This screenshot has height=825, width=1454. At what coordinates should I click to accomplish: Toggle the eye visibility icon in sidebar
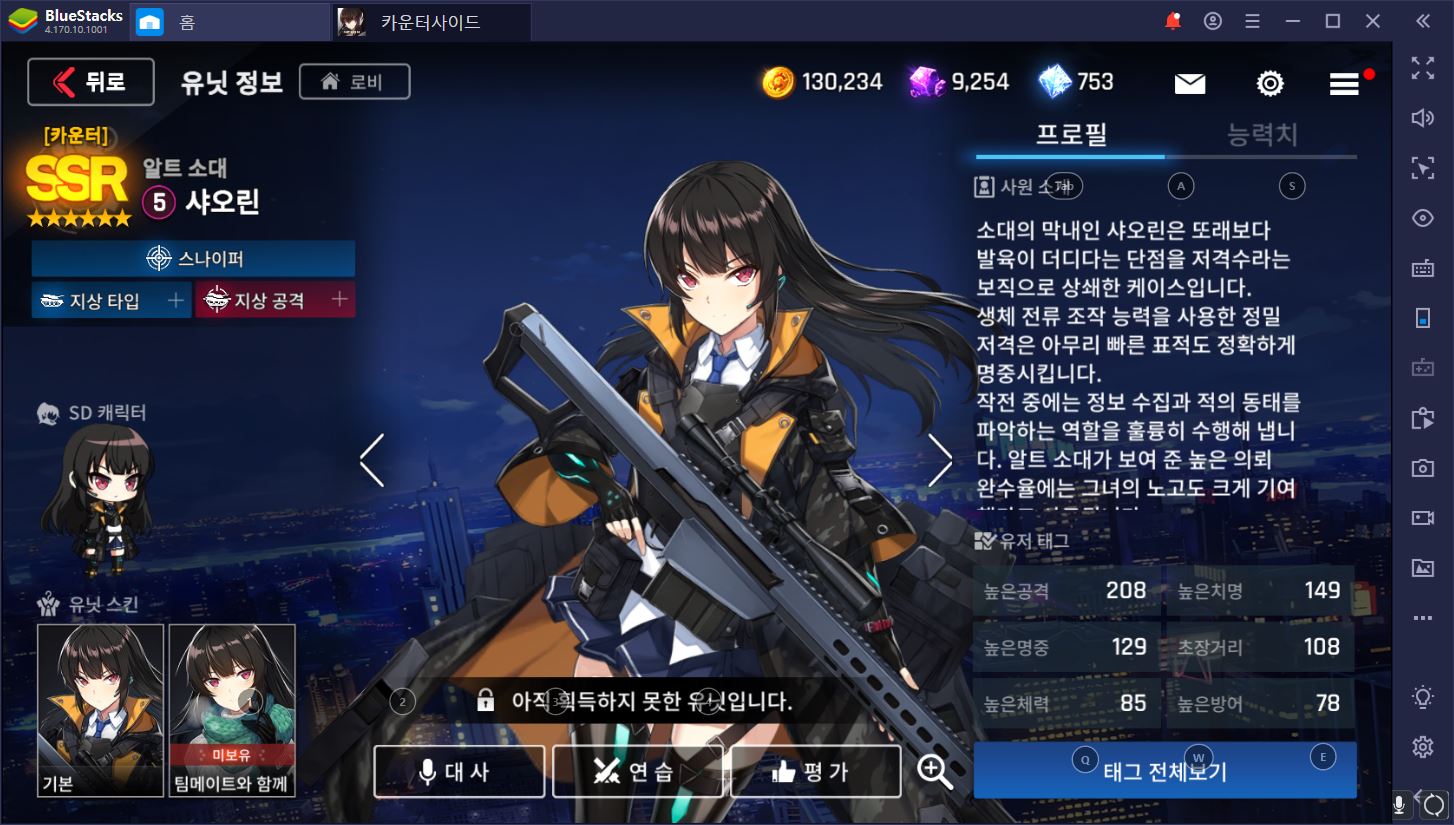click(x=1422, y=218)
